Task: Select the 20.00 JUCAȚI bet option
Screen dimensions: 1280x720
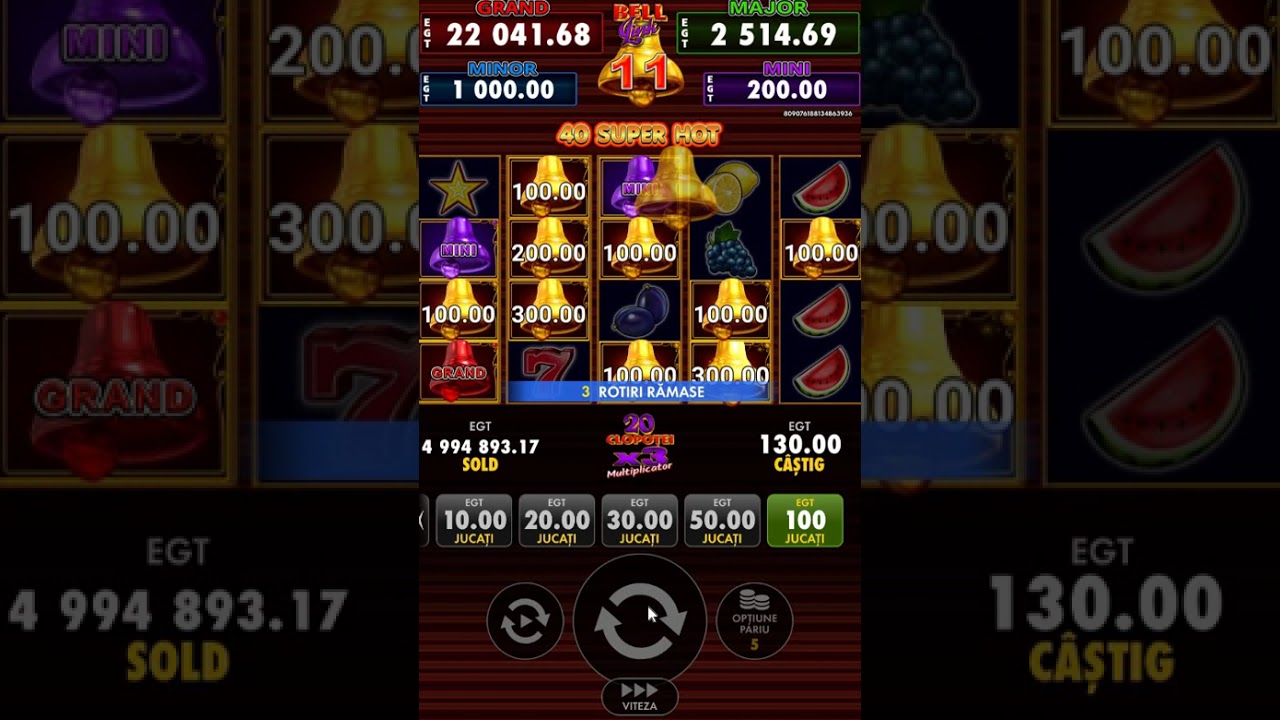Action: point(557,518)
